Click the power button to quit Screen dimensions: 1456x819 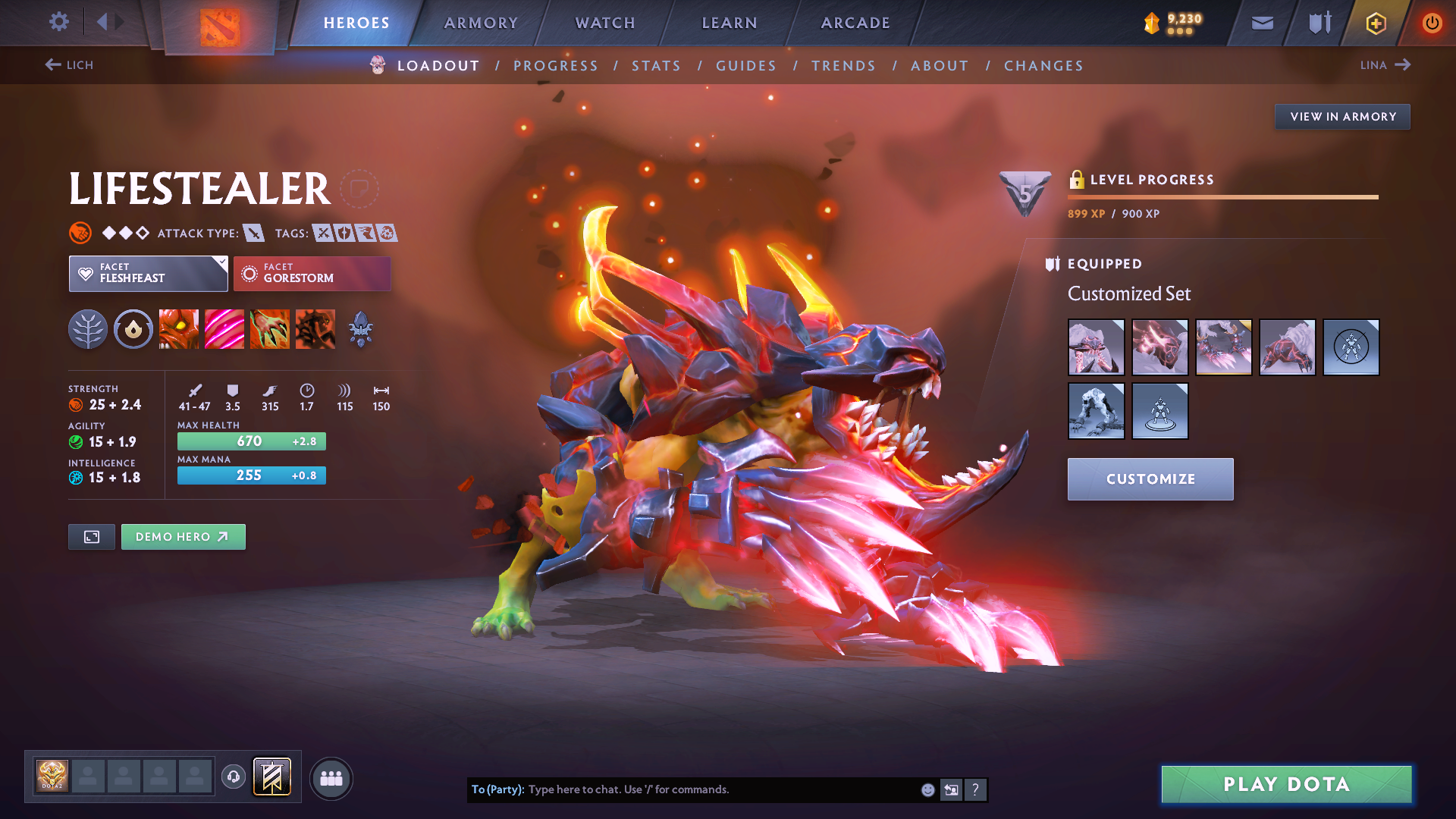pos(1432,23)
